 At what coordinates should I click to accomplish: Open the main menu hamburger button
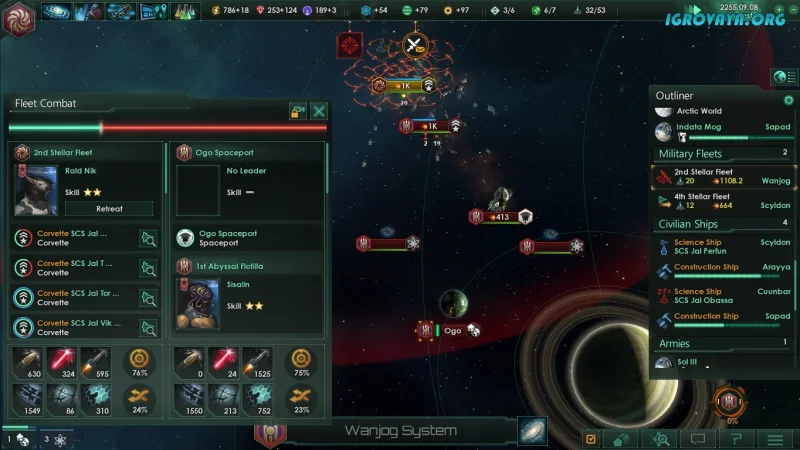(x=774, y=439)
